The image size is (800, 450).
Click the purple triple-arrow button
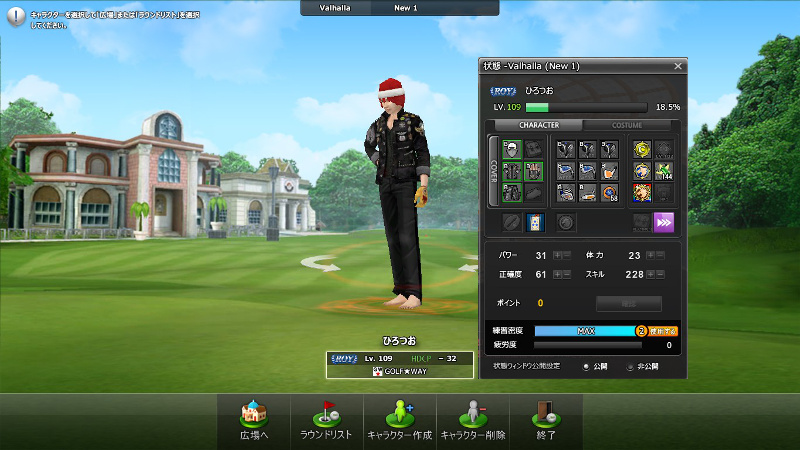tap(663, 222)
